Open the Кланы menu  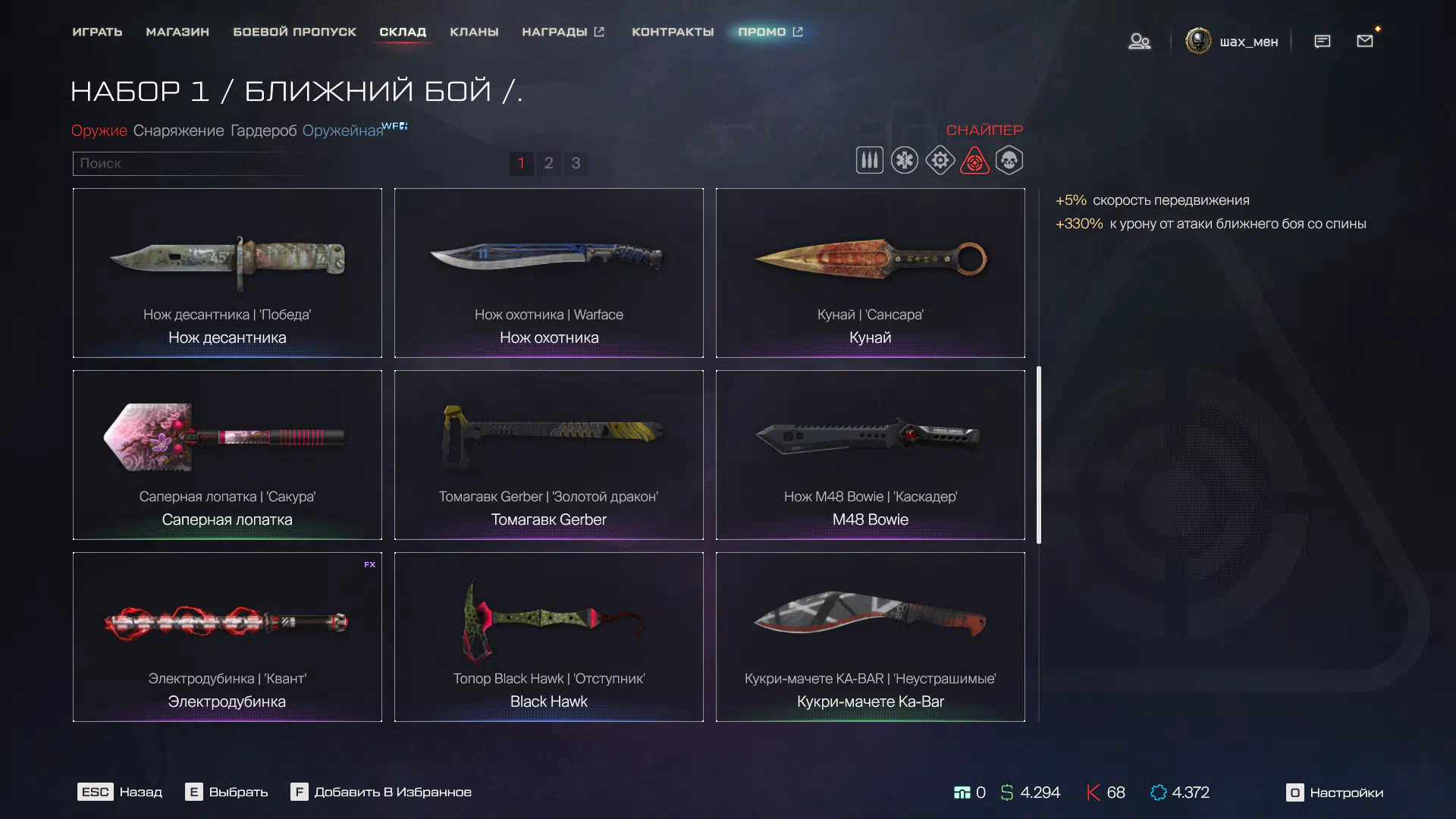pyautogui.click(x=474, y=32)
